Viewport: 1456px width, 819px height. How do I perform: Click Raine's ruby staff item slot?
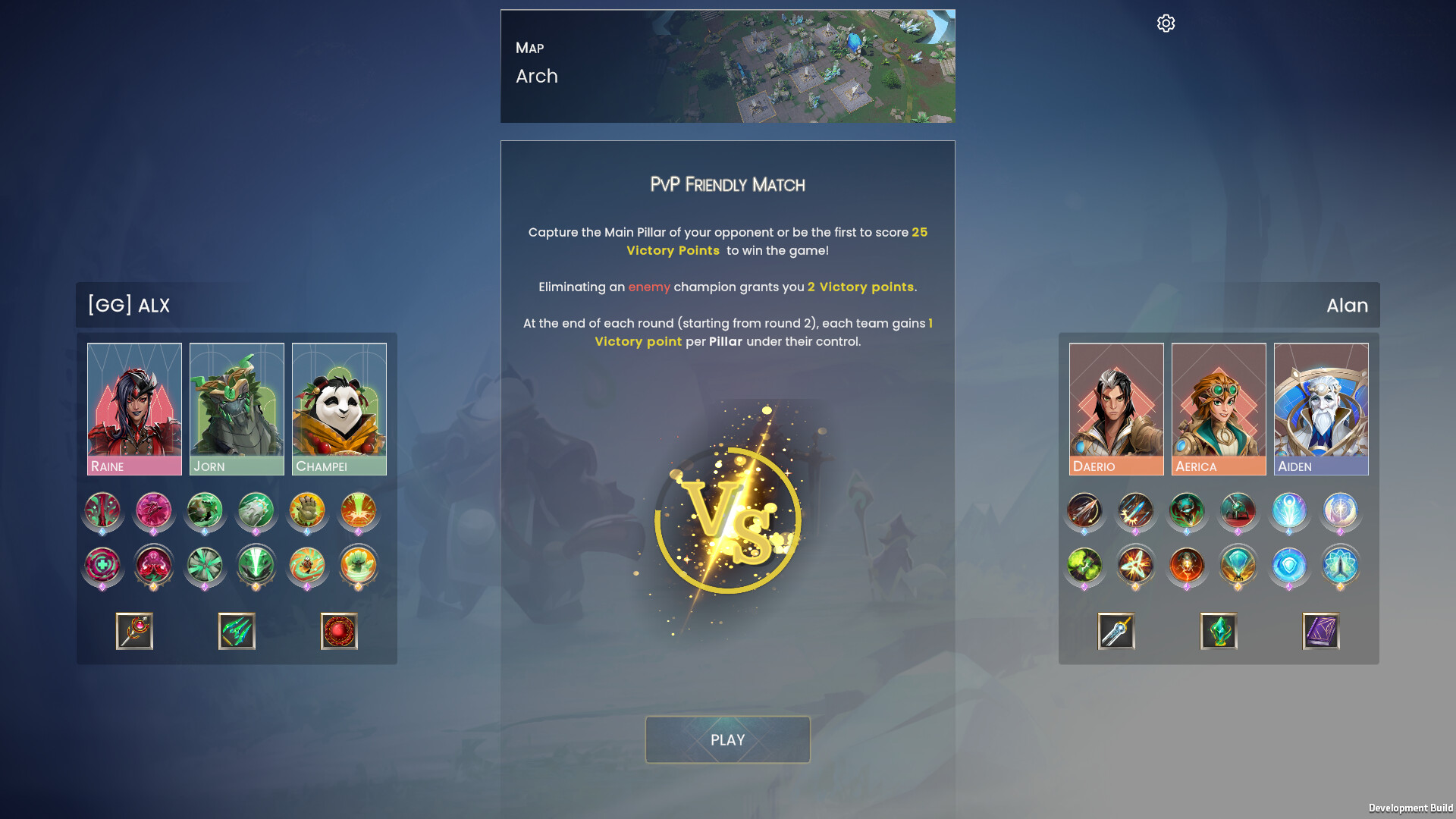(x=133, y=630)
